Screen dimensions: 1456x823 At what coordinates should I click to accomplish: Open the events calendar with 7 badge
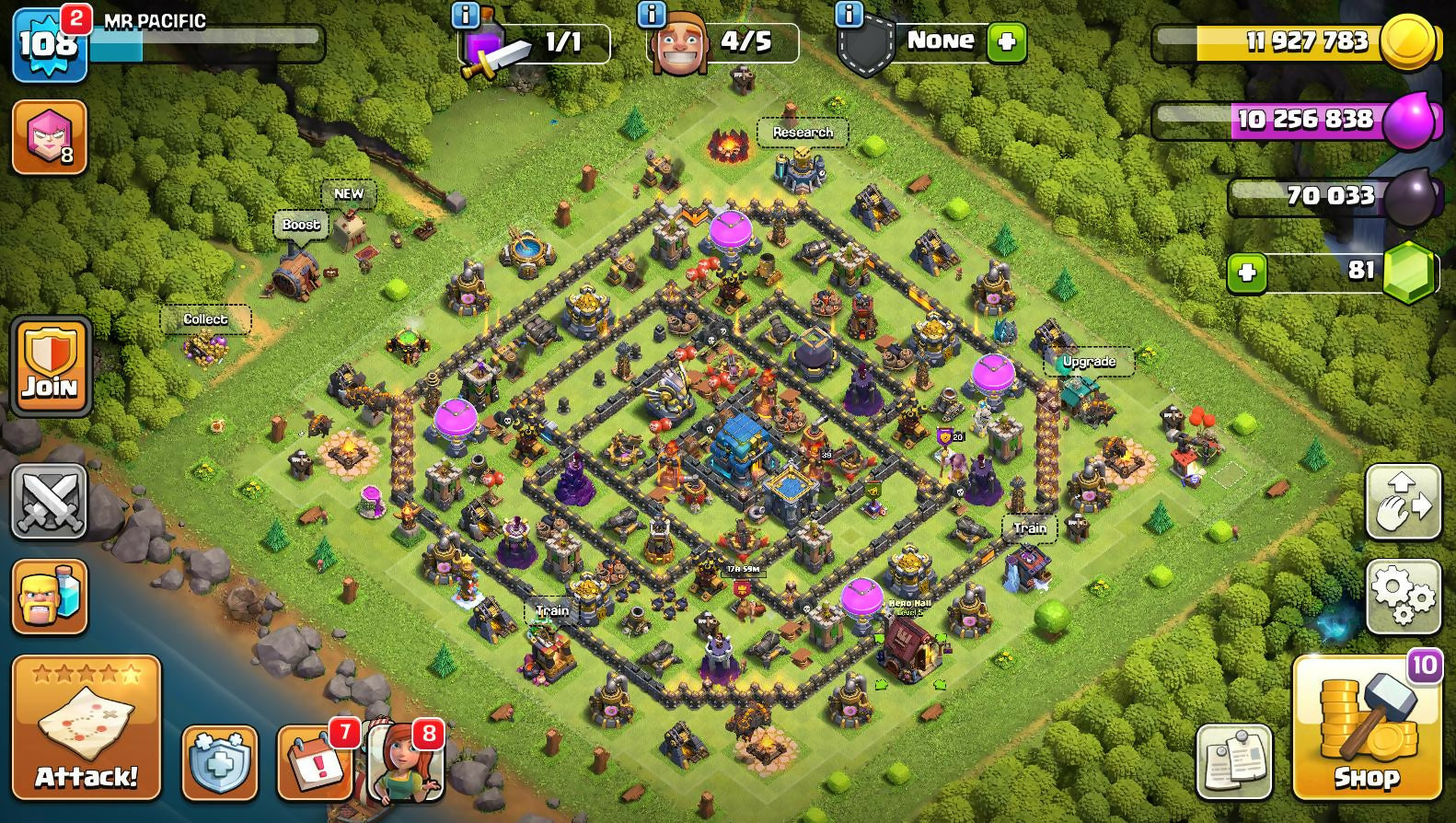click(x=315, y=763)
